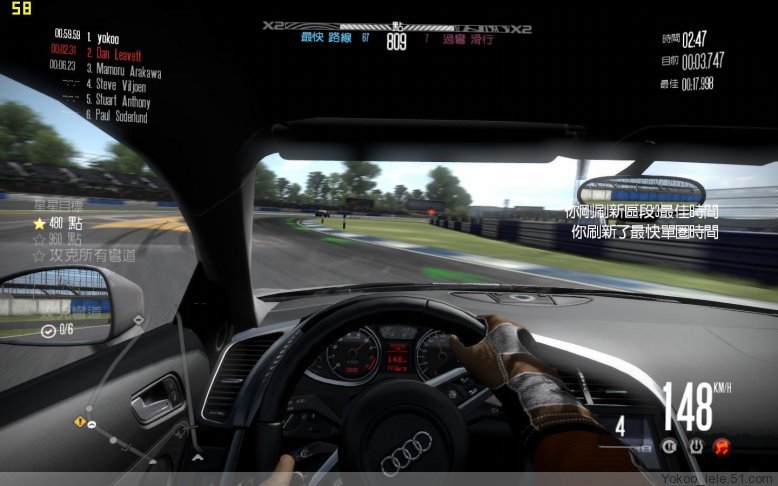Click Stuart Anthony in the standings
The width and height of the screenshot is (778, 486).
coord(119,100)
